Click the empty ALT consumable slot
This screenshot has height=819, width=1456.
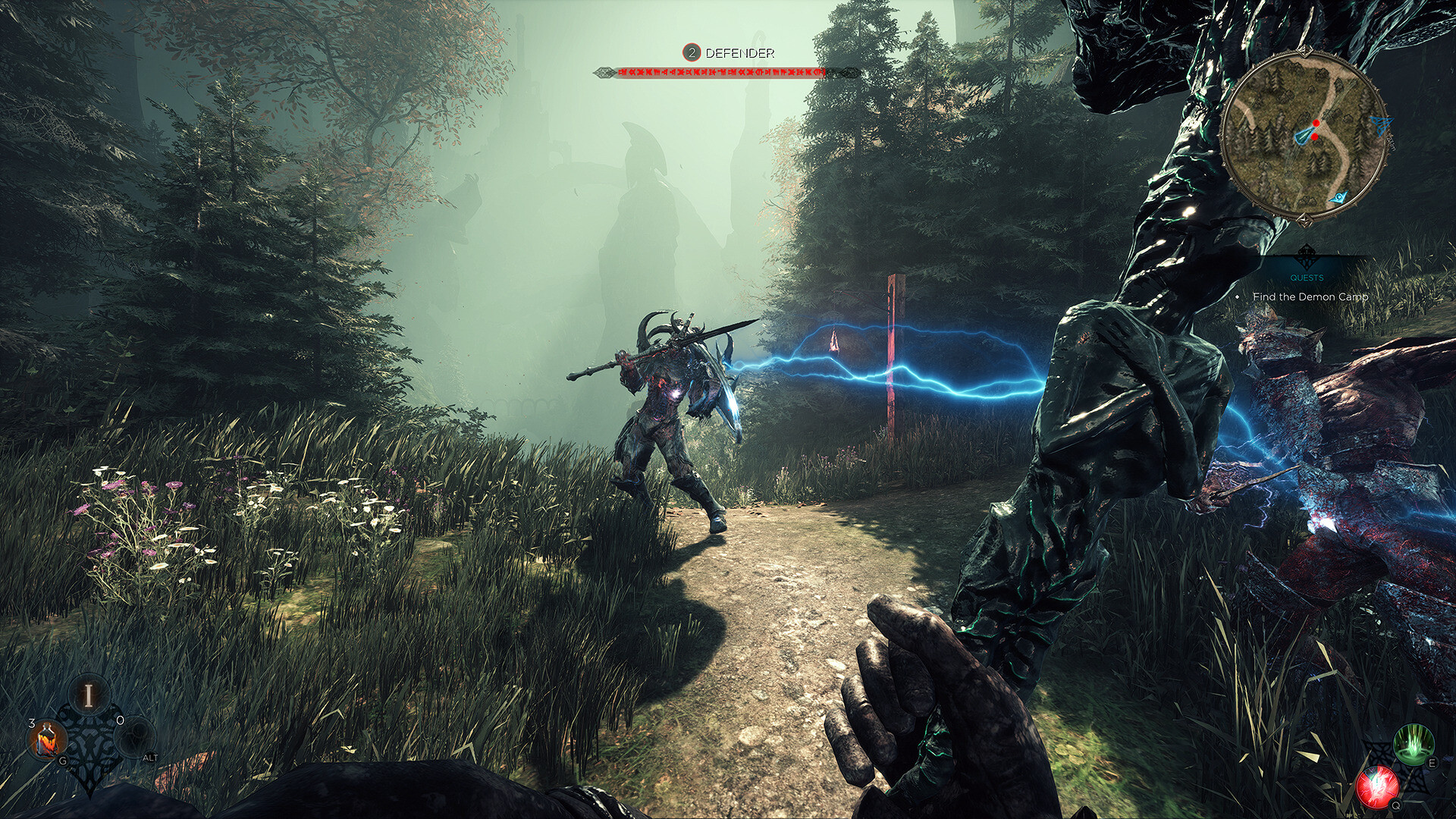coord(136,737)
